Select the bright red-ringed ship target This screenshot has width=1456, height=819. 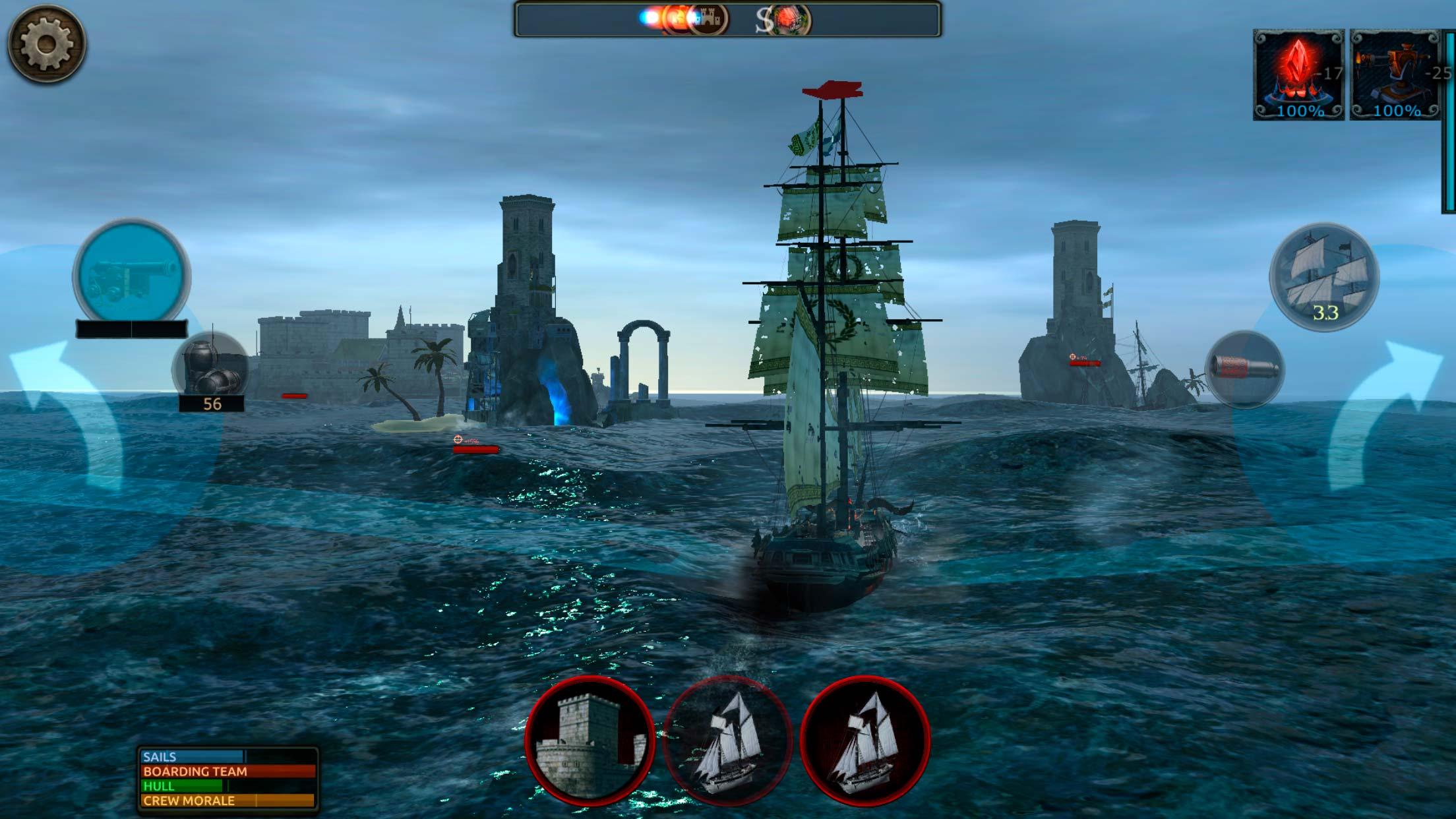click(865, 740)
